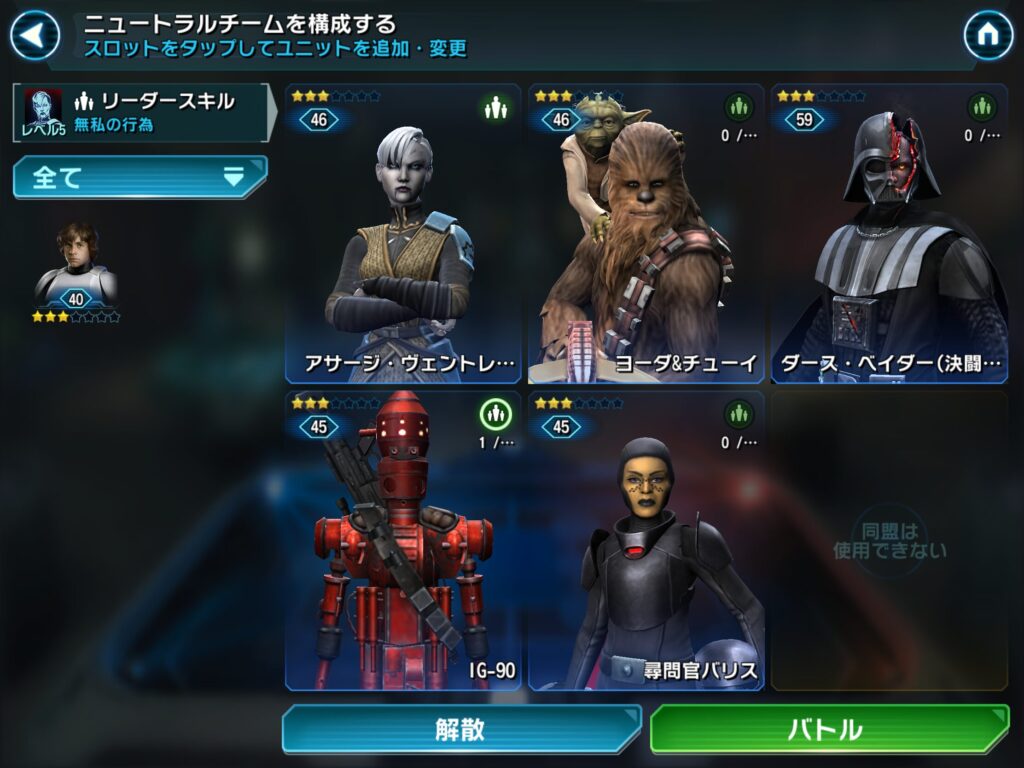Select the ダース・ベイダー unit slot
Viewport: 1024px width, 768px height.
(889, 234)
